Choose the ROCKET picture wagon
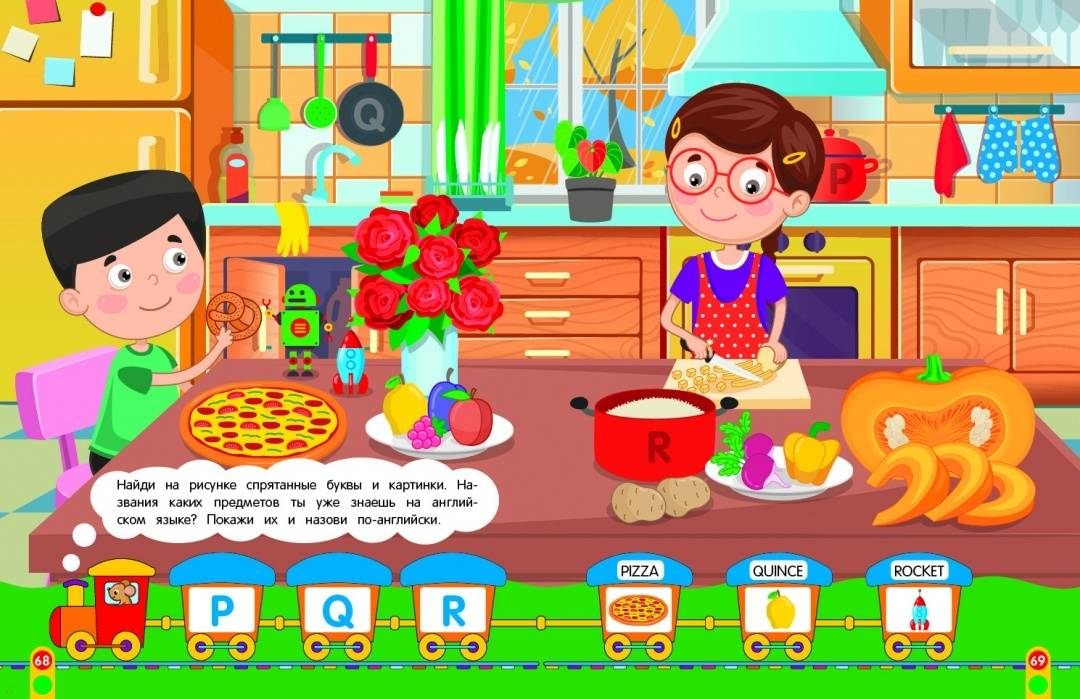This screenshot has height=699, width=1080. (918, 608)
